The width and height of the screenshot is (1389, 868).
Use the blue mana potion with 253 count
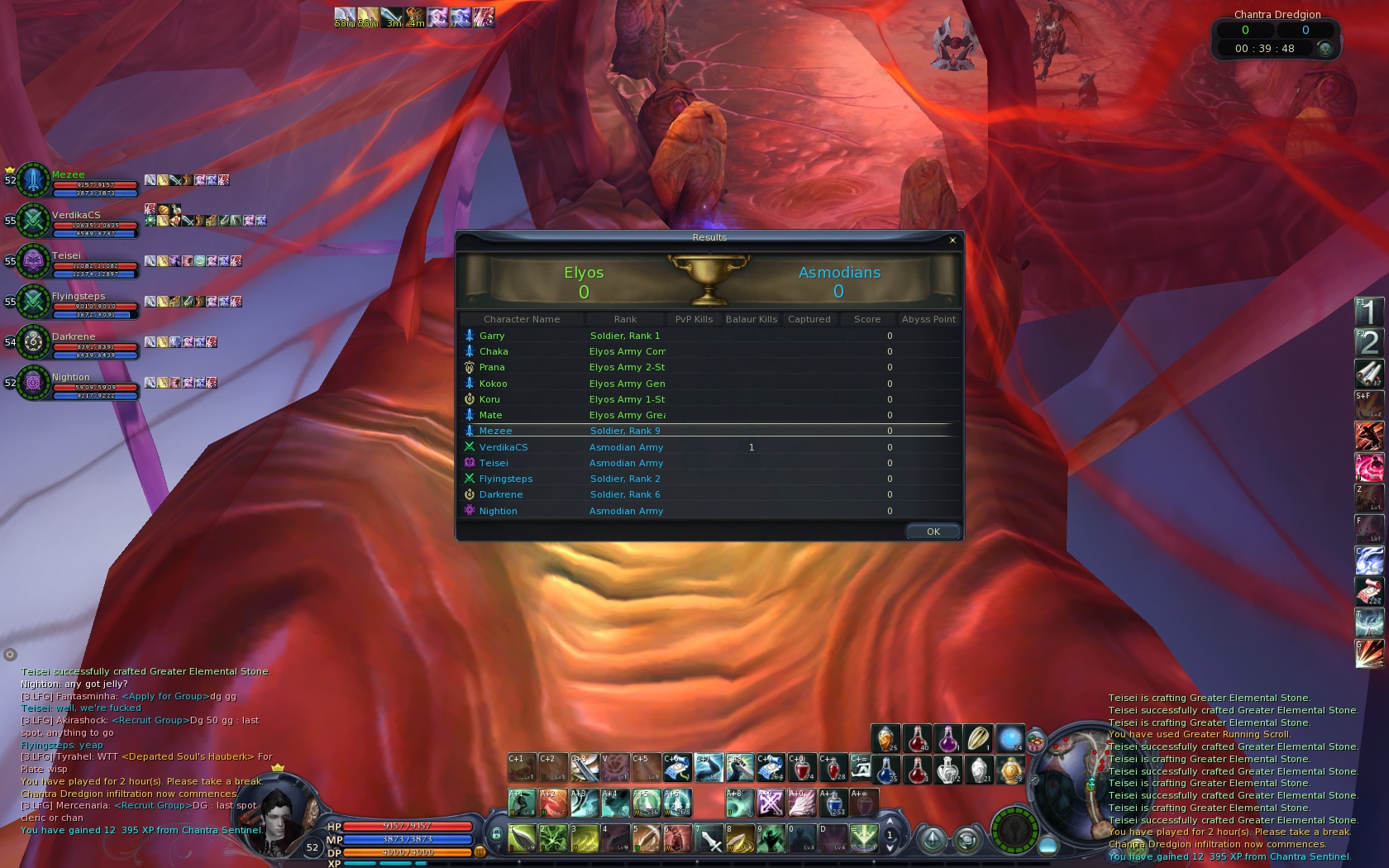(833, 803)
